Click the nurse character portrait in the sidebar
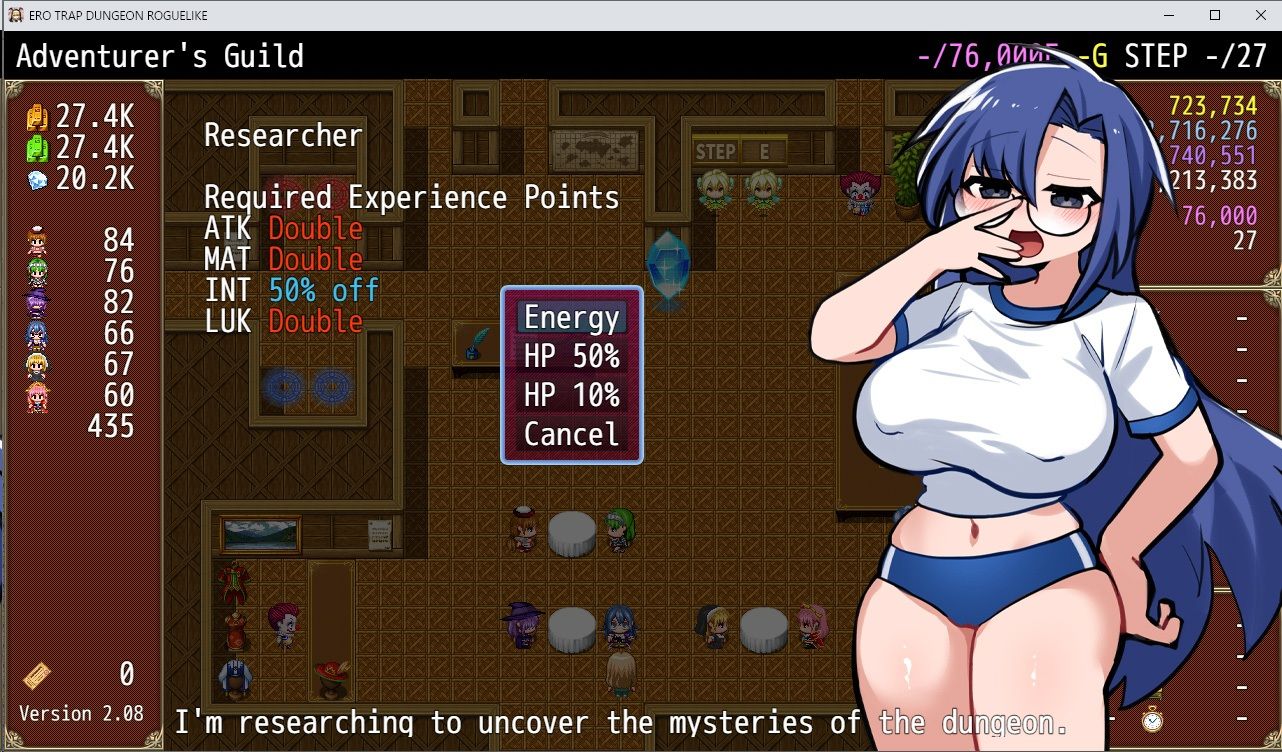 36,241
